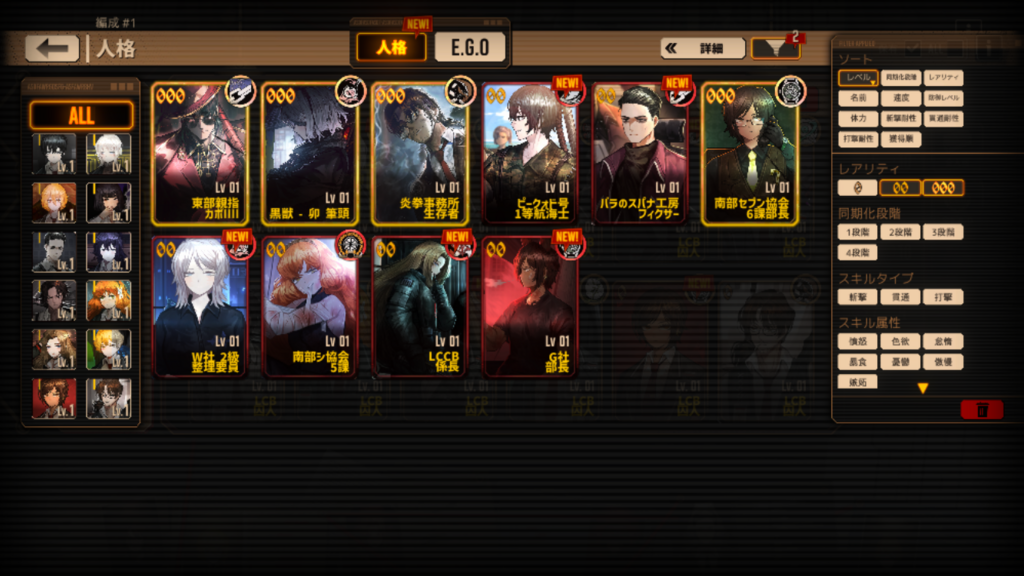The width and height of the screenshot is (1024, 576).
Task: Switch to the E.G.O tab
Action: click(x=470, y=47)
